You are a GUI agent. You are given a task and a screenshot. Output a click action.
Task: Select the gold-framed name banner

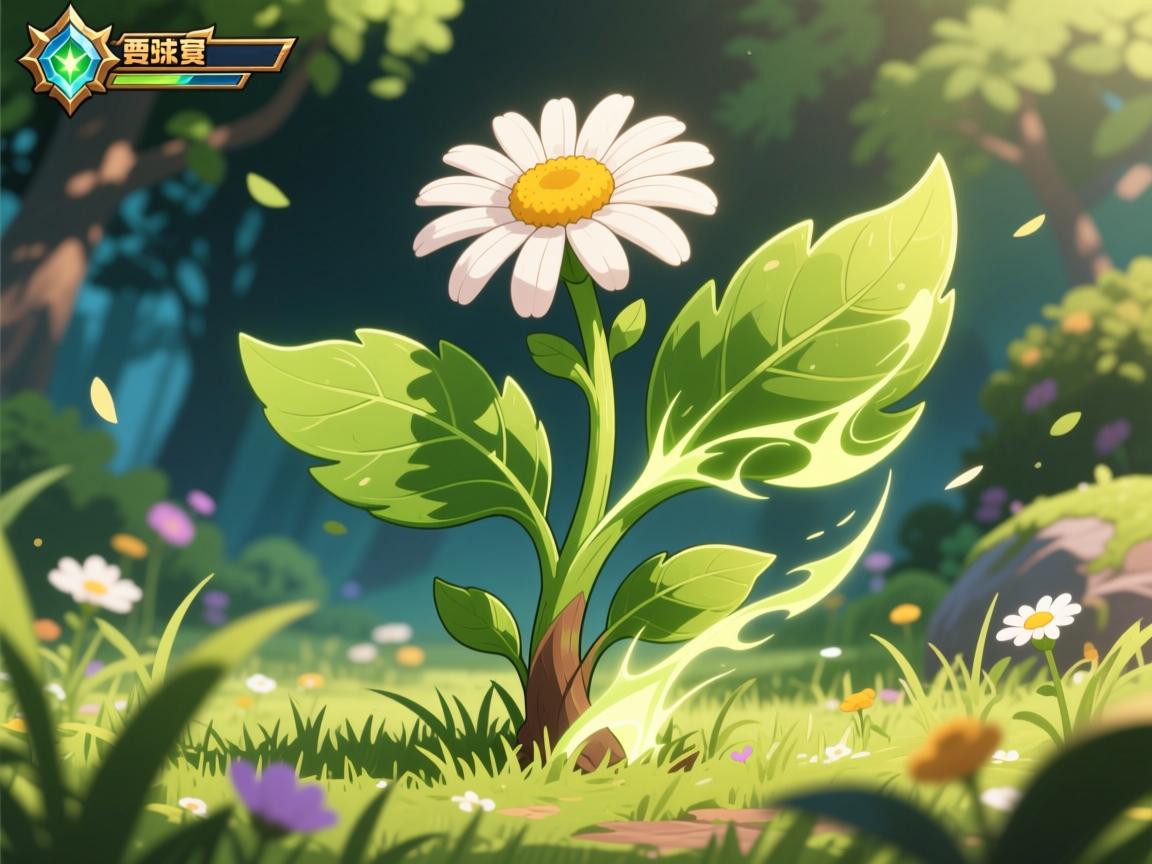pos(202,52)
